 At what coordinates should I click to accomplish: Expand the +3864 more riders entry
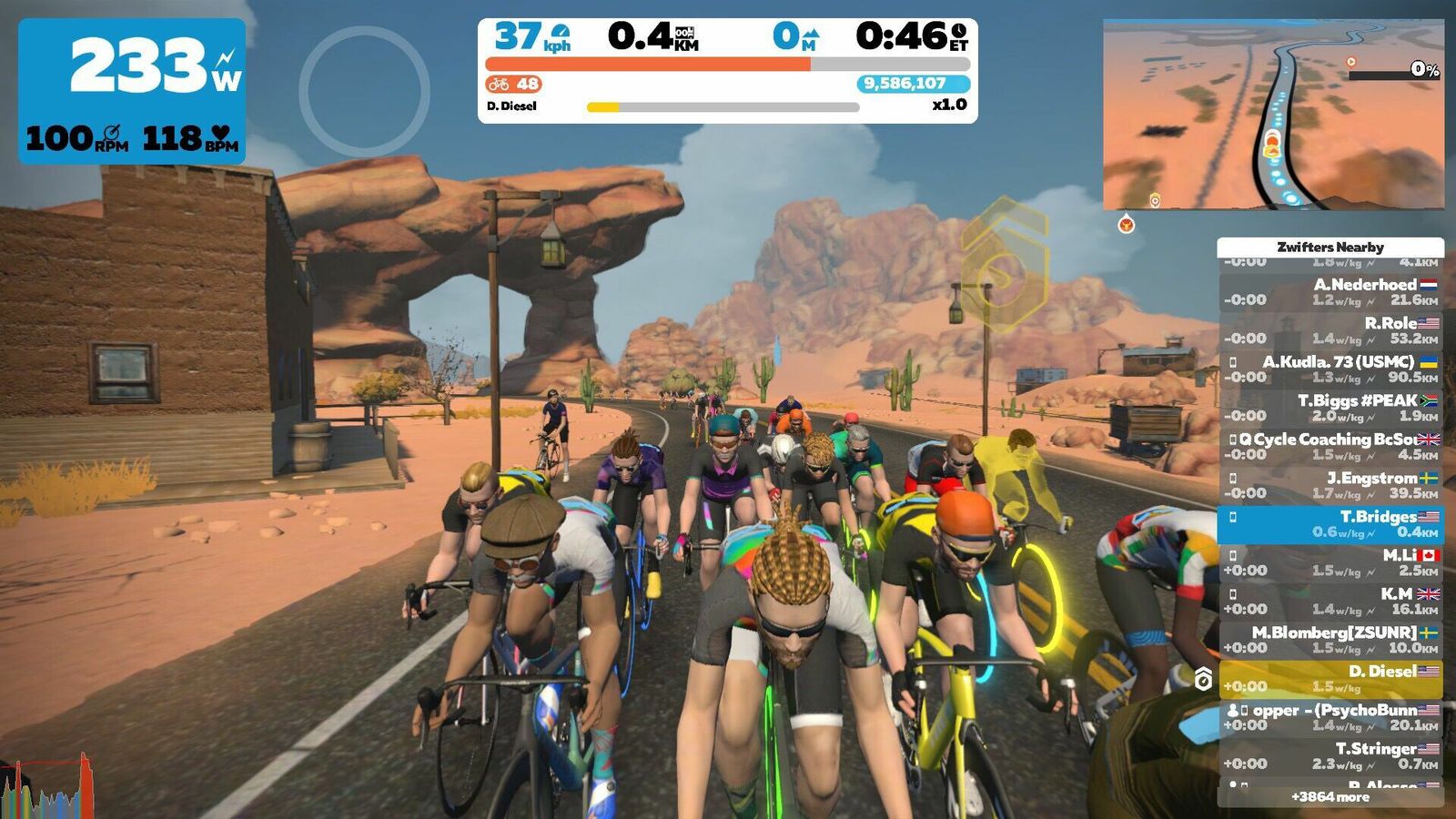click(1330, 797)
